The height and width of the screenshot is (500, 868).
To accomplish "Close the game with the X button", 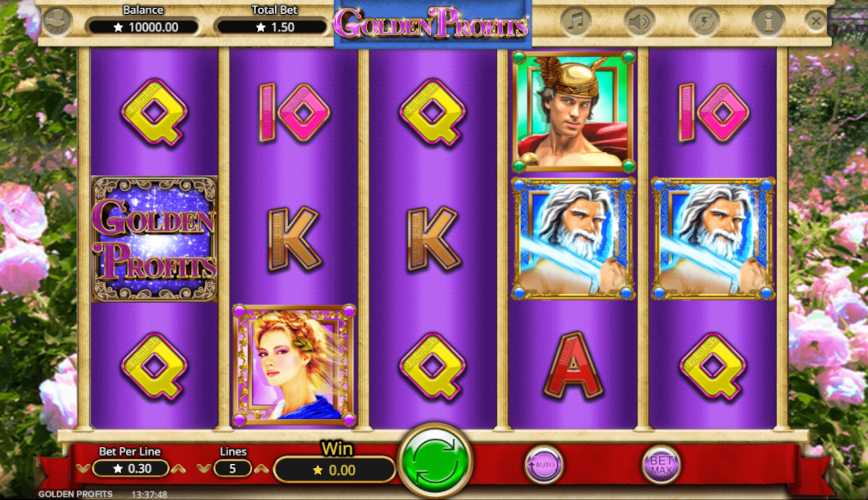I will click(x=816, y=20).
